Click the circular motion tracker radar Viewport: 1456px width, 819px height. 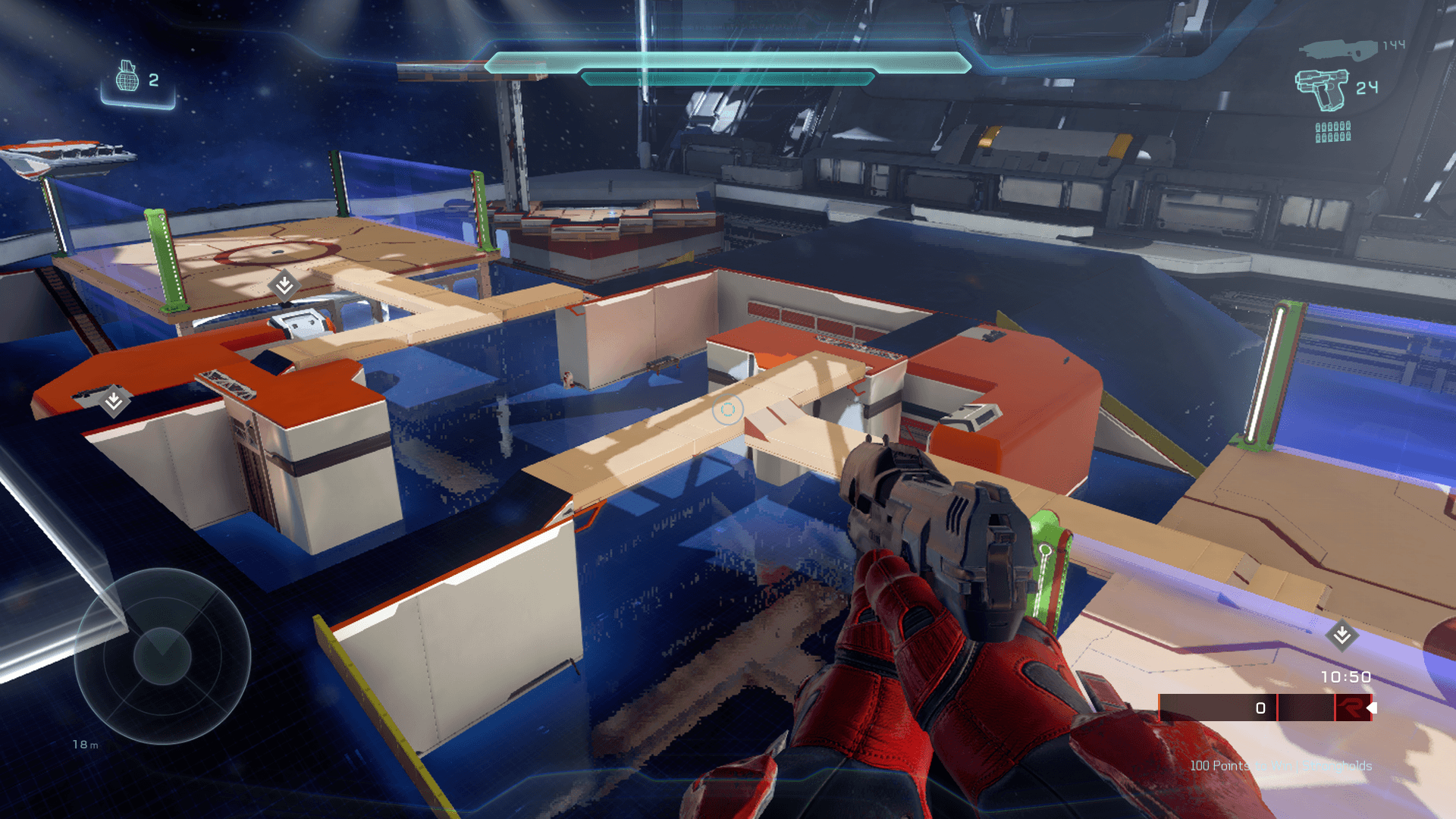pos(162,656)
